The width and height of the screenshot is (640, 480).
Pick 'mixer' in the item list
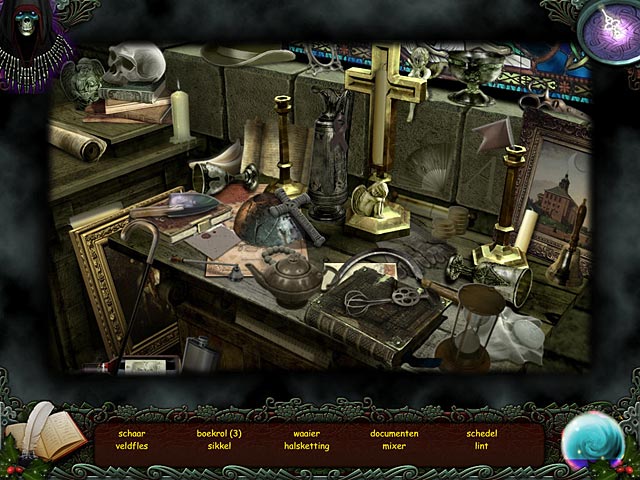tap(394, 446)
